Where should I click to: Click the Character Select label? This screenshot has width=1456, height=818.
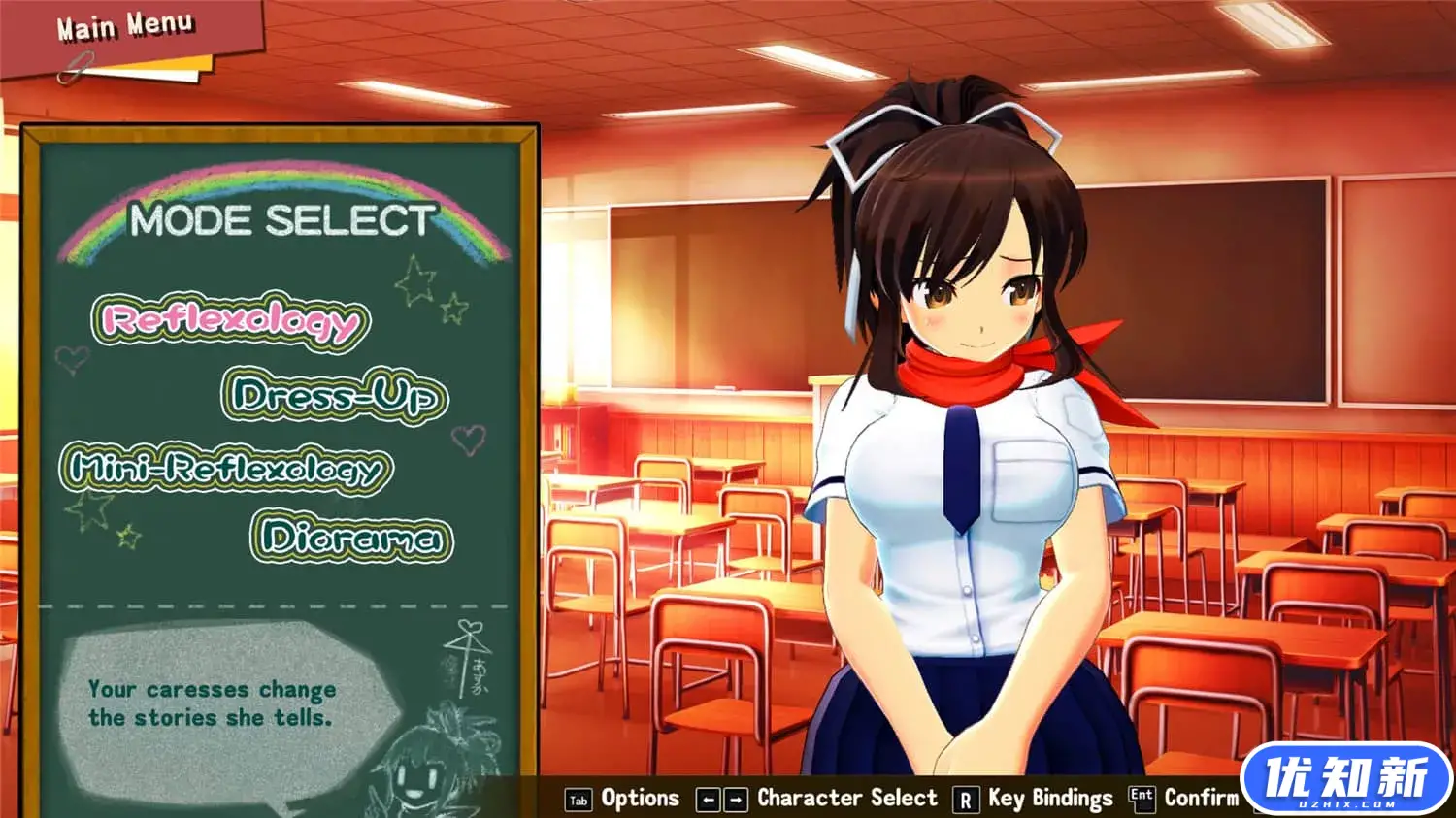click(x=850, y=798)
